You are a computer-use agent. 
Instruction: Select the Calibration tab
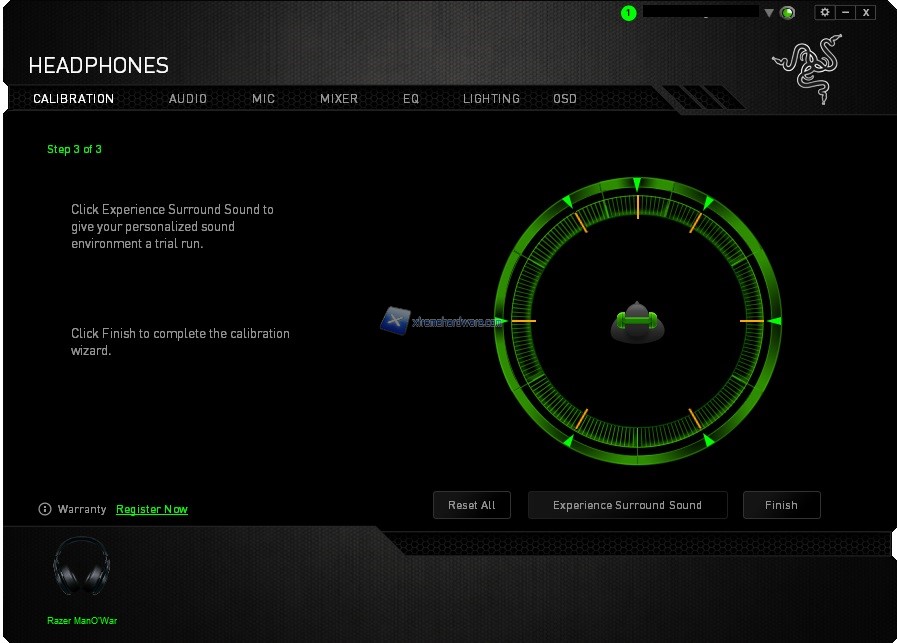(x=73, y=99)
